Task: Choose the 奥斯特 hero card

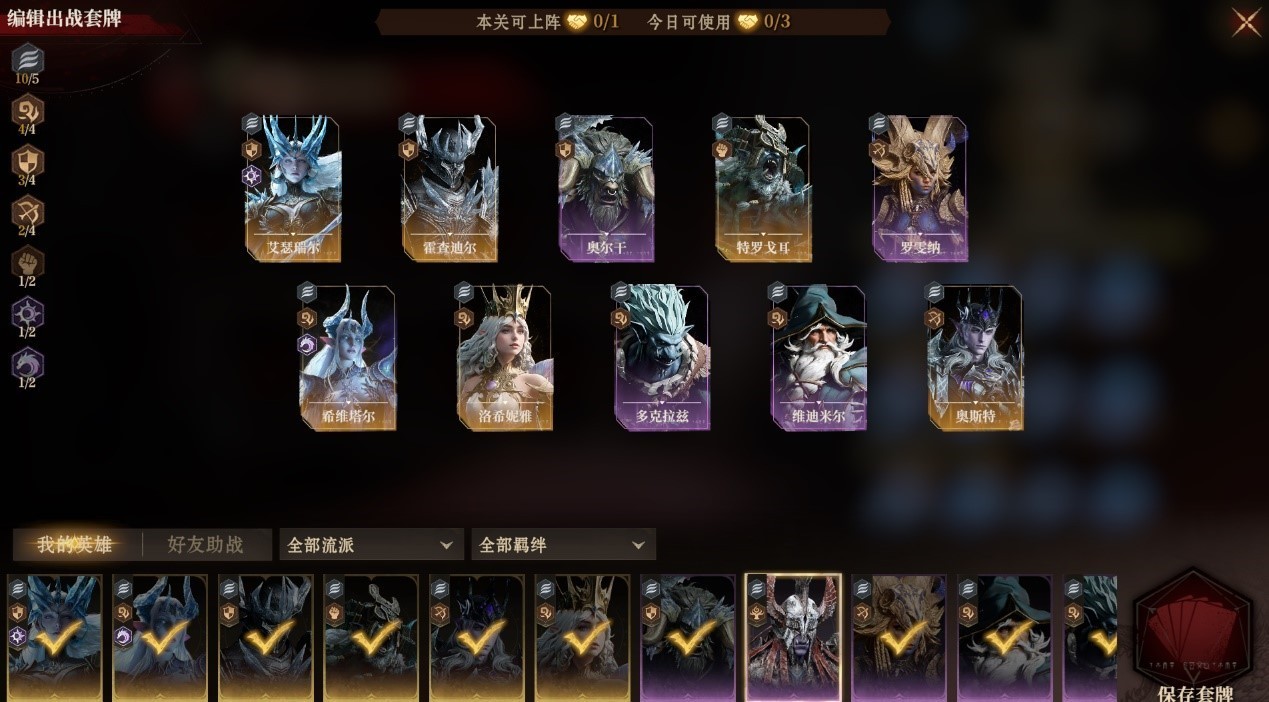Action: pyautogui.click(x=975, y=358)
